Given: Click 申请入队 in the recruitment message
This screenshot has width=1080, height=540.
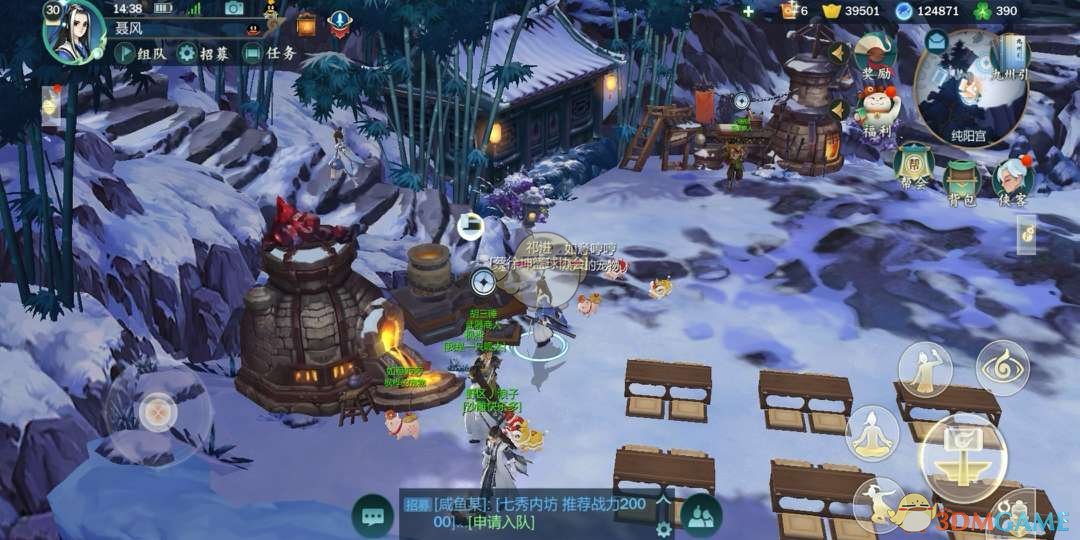Looking at the screenshot, I should [x=506, y=522].
